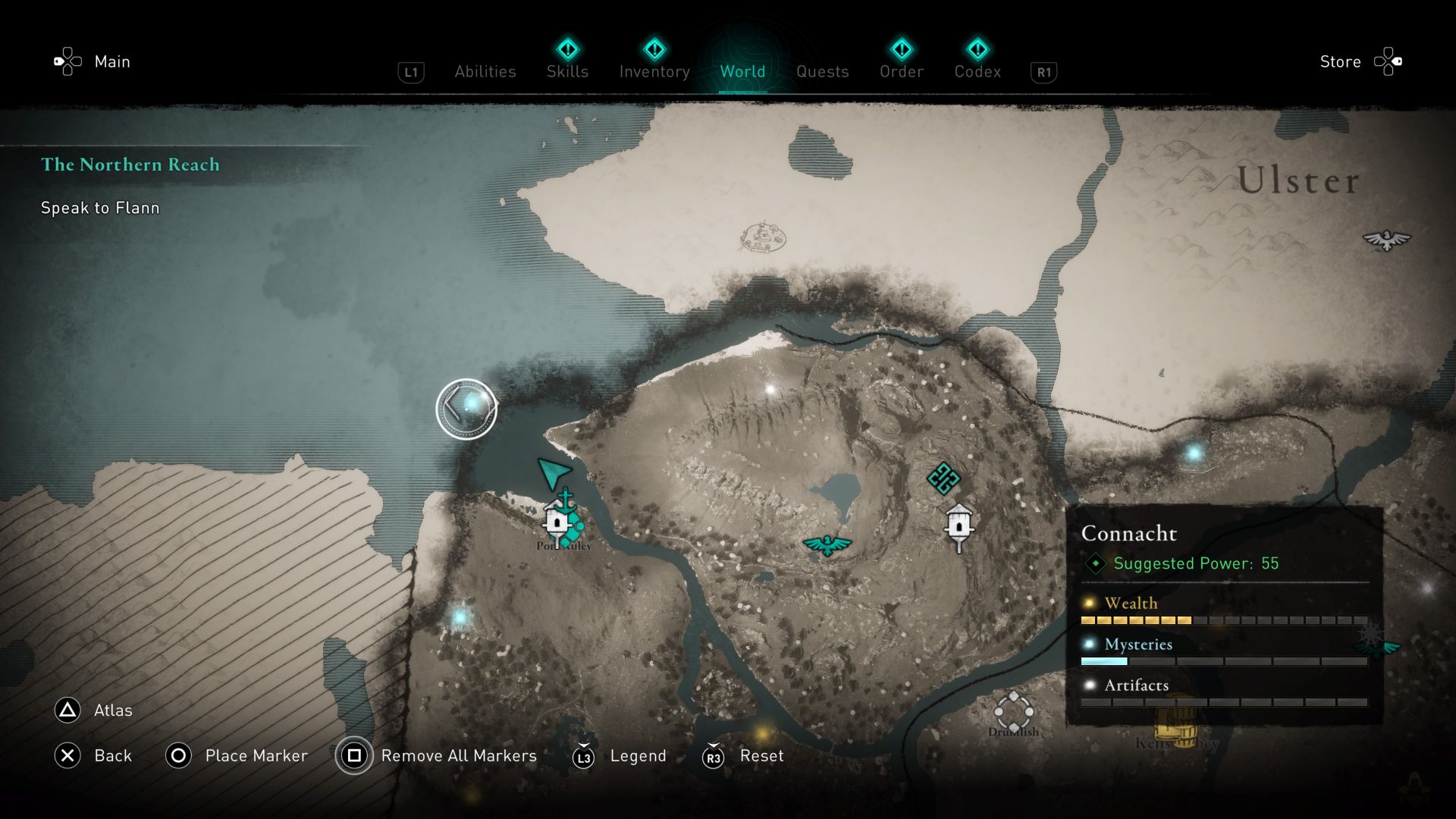Switch to the Inventory tab

pyautogui.click(x=654, y=71)
